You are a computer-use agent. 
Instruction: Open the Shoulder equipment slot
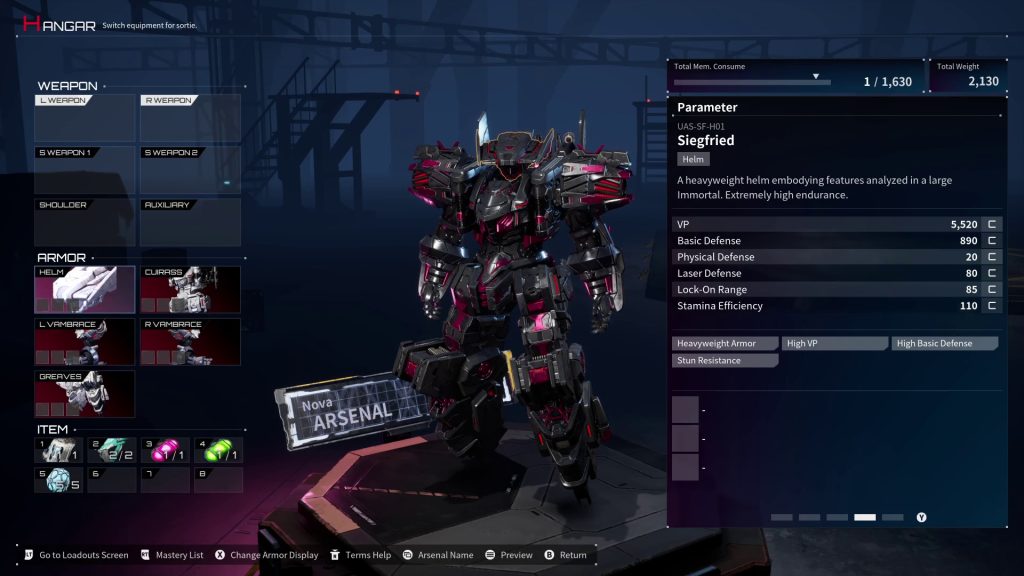(85, 222)
